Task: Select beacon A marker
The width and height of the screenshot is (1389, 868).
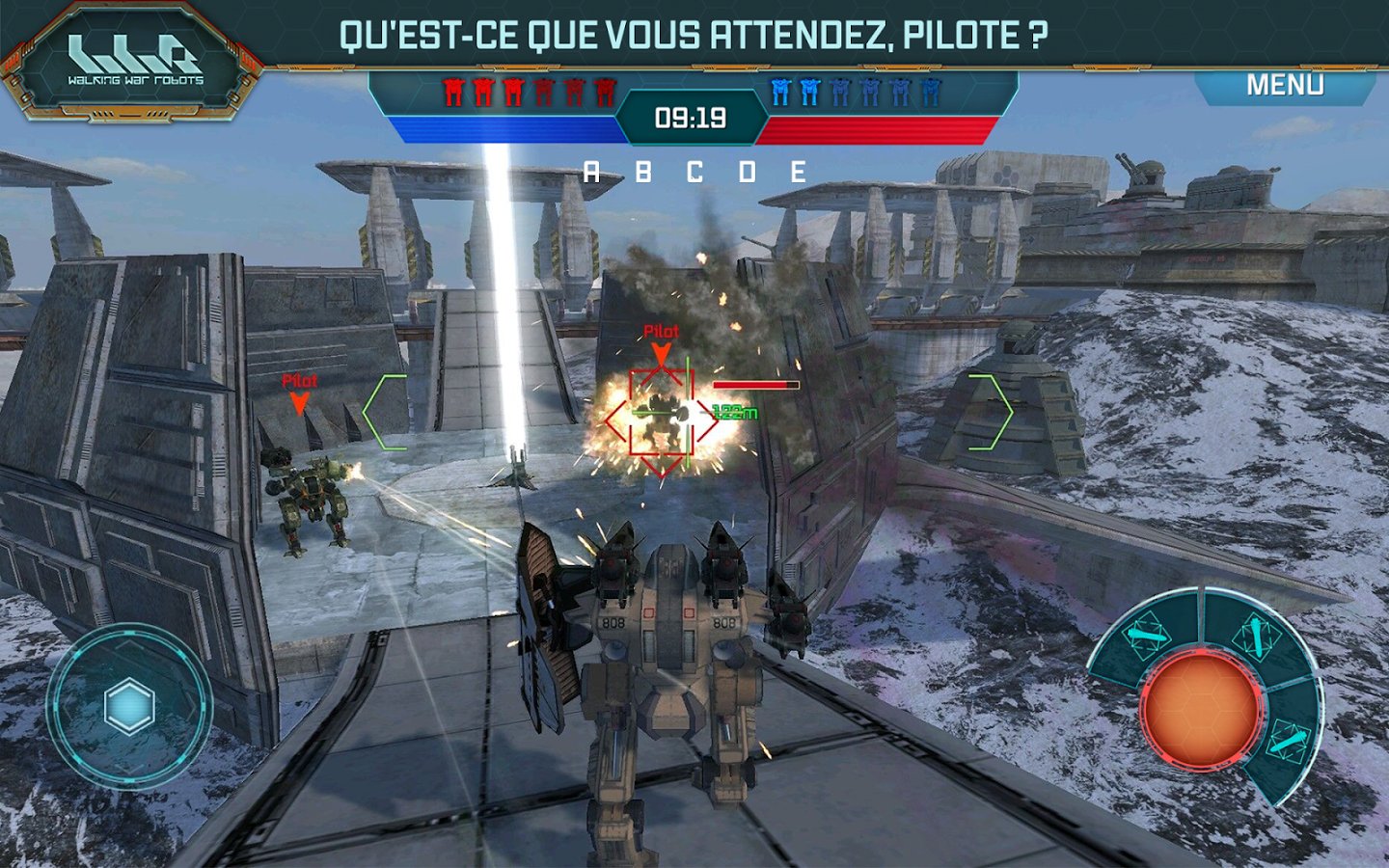Action: coord(590,173)
